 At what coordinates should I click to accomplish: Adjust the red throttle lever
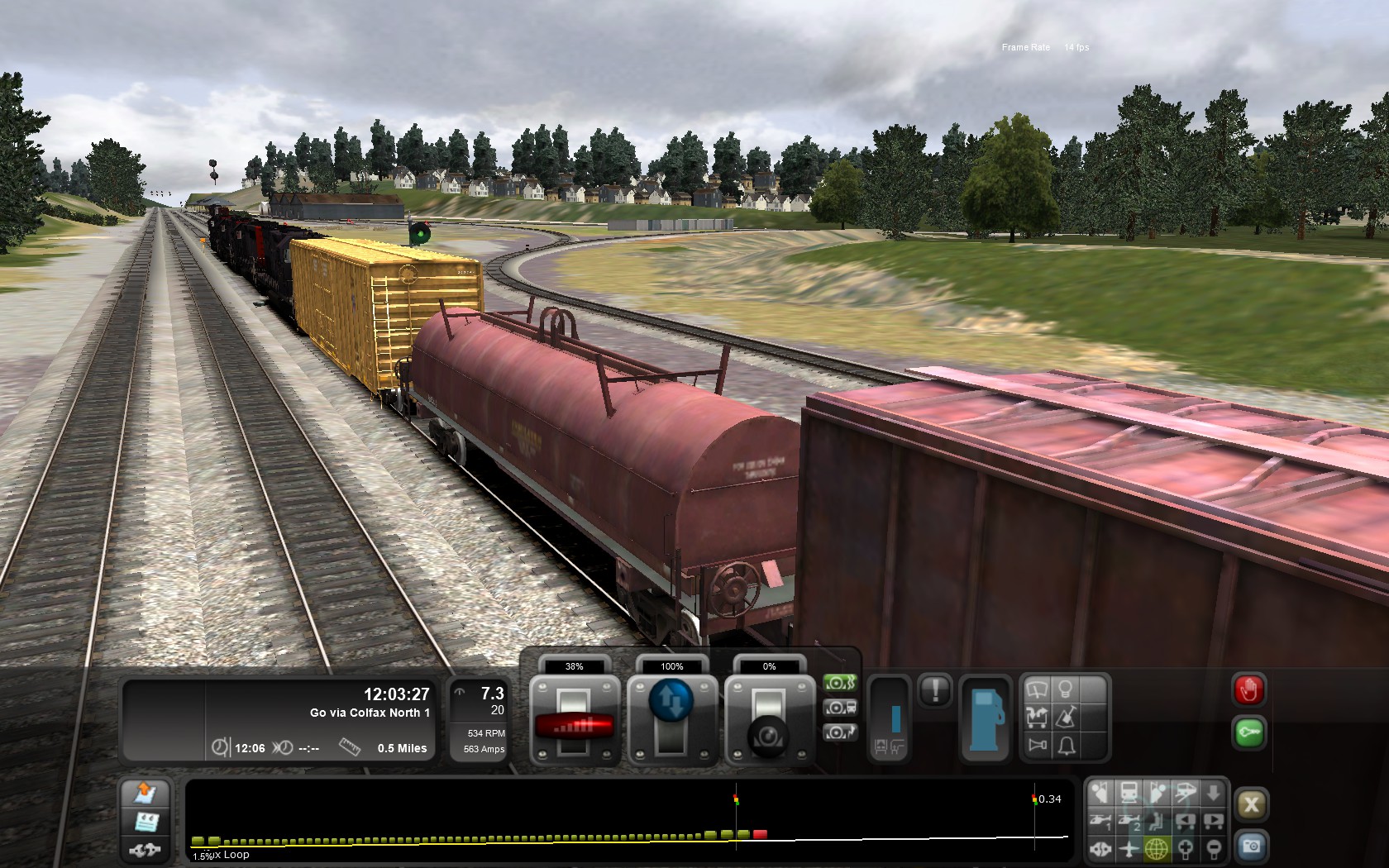[x=574, y=724]
